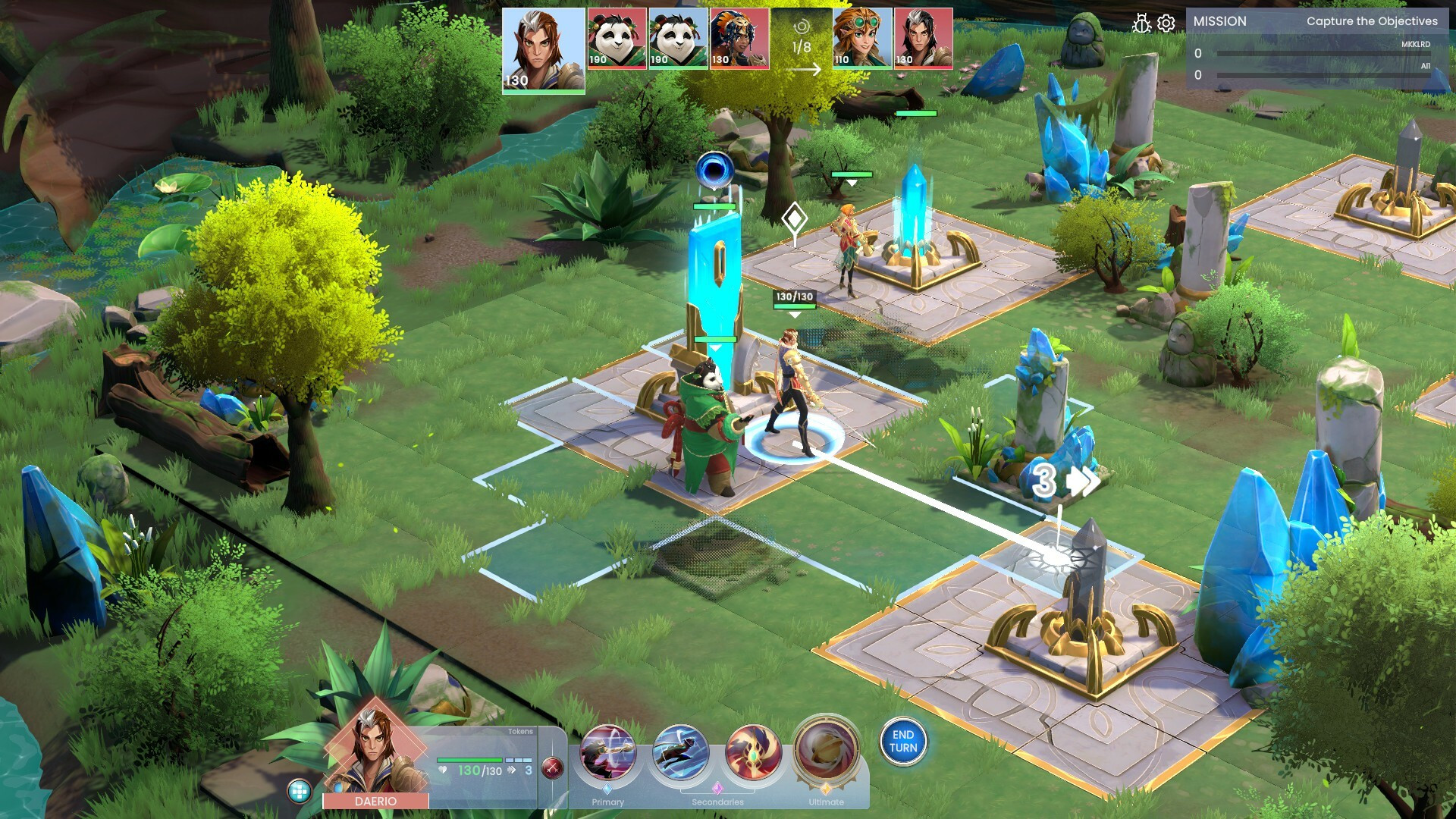Select the dark-haired enemy's red turn-order portrait
The height and width of the screenshot is (819, 1456).
(x=923, y=39)
